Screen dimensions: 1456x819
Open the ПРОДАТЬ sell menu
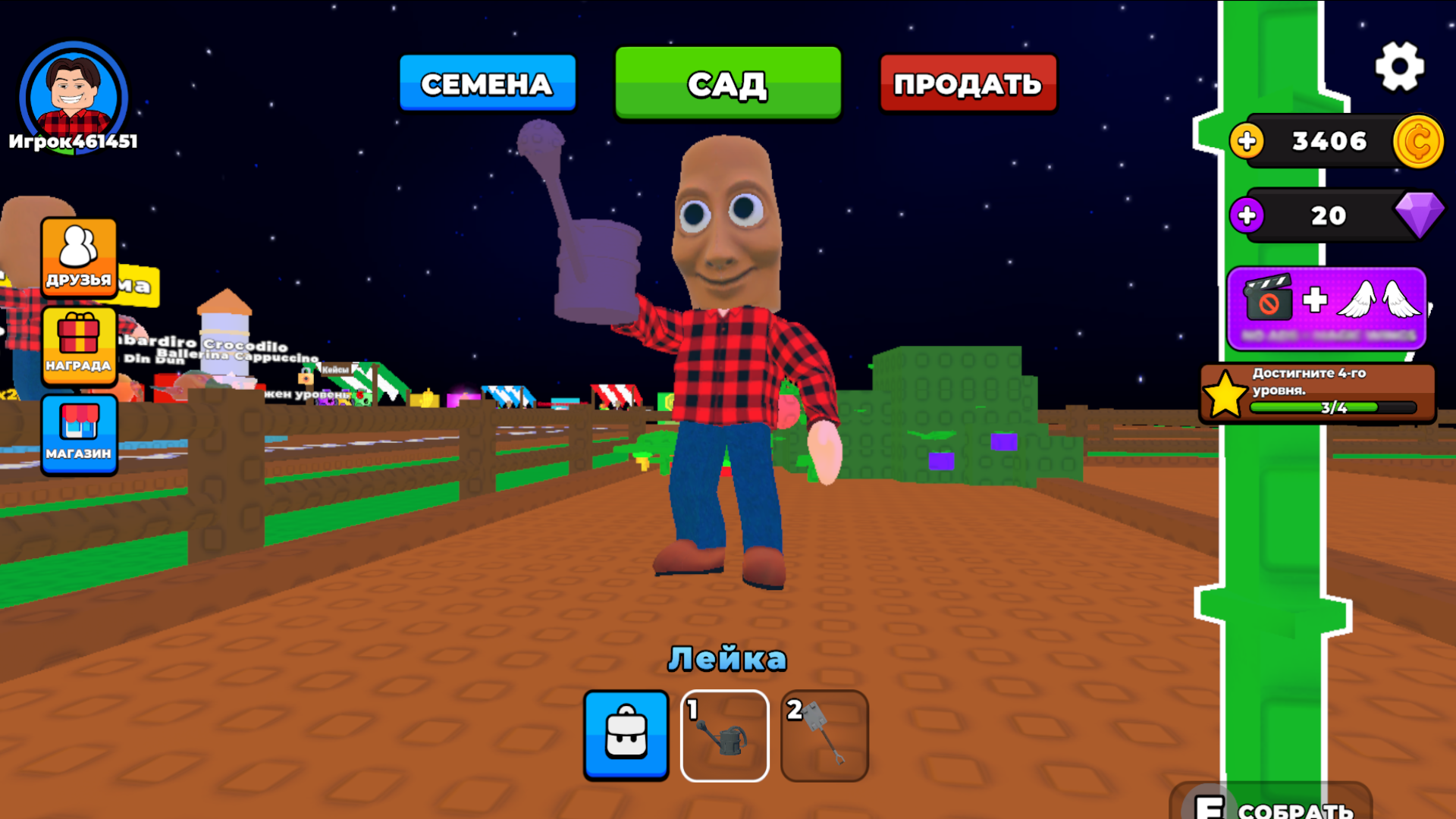tap(968, 83)
